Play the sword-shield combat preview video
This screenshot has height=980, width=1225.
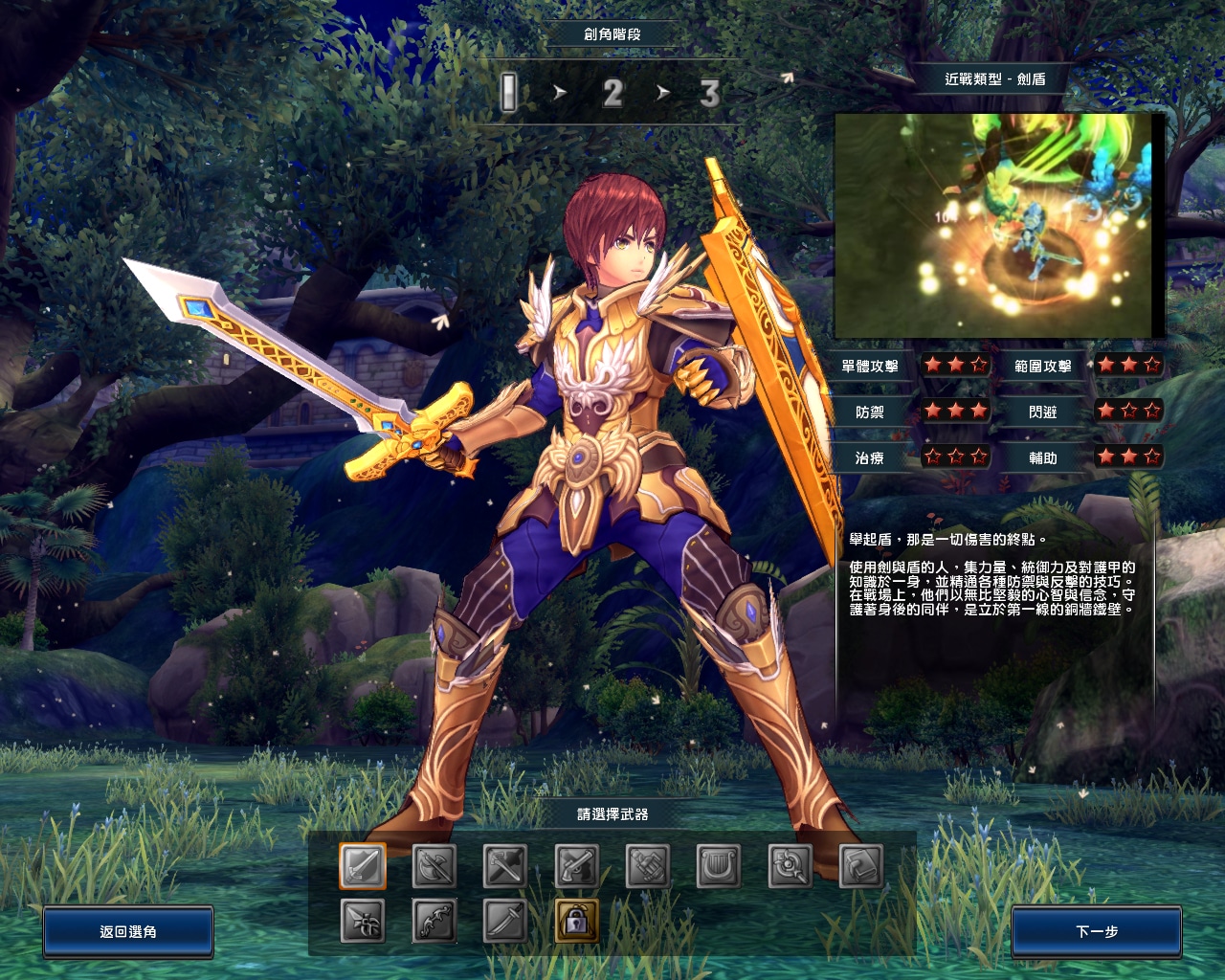995,225
